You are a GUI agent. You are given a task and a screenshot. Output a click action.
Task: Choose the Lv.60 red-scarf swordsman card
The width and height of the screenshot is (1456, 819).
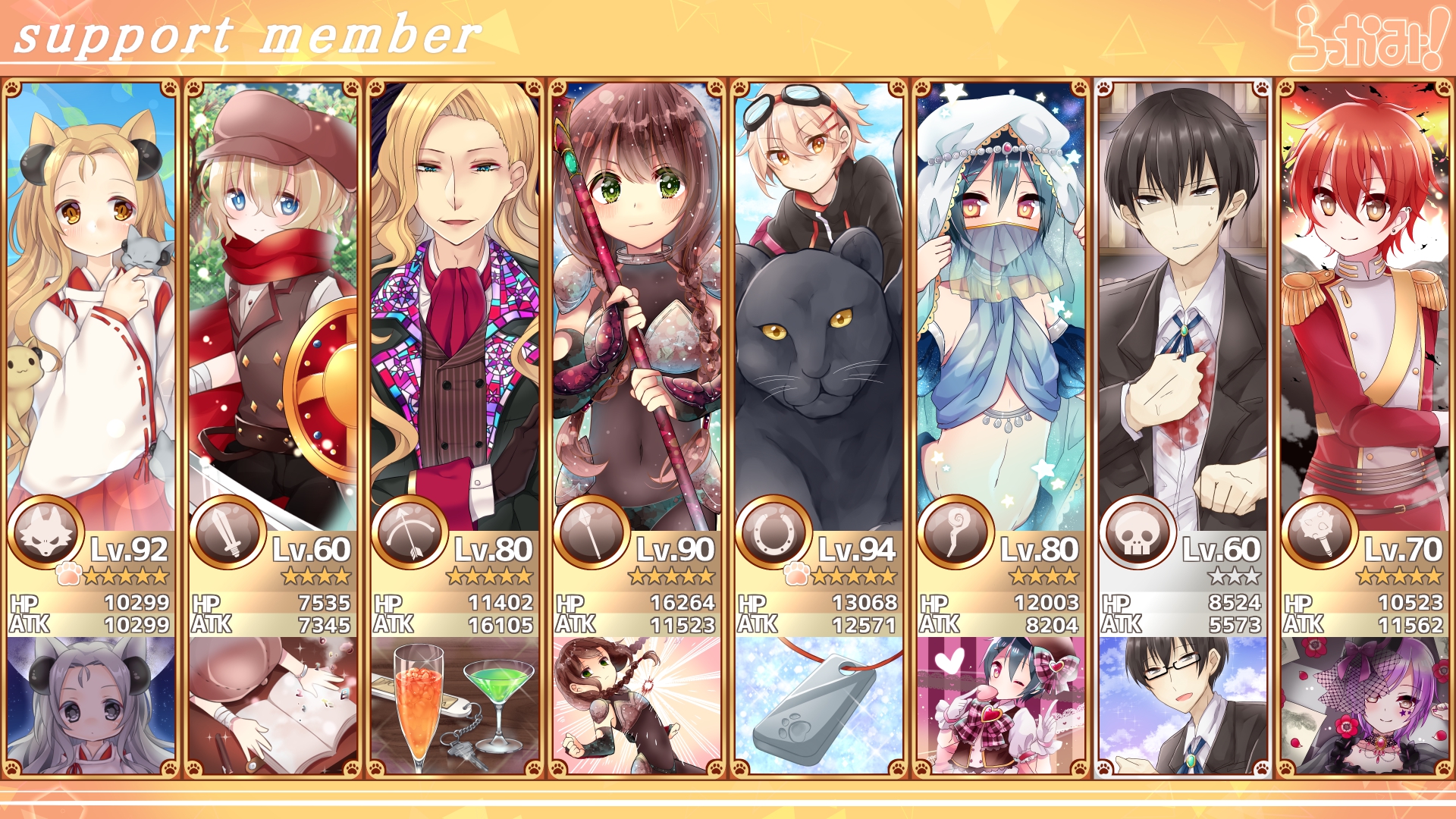pos(273,303)
